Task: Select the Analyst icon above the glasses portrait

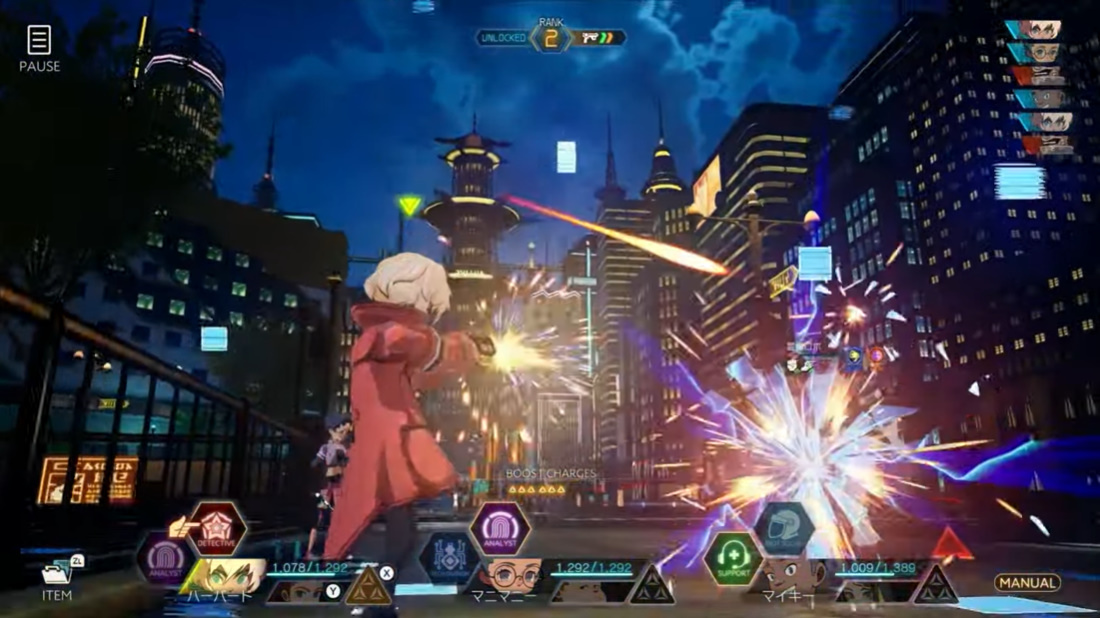Action: coord(499,528)
